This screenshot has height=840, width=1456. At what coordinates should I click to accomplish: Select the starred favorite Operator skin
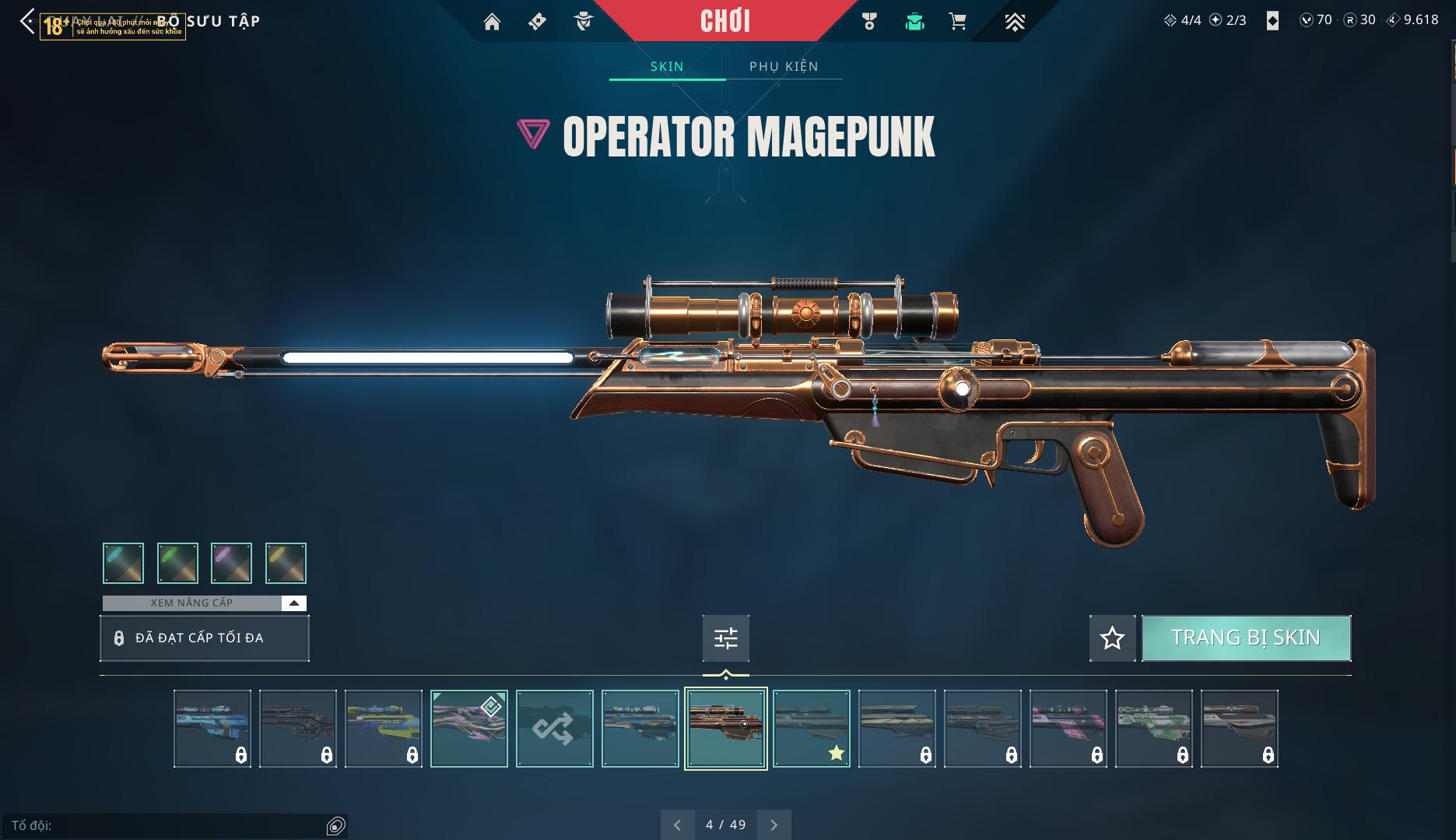pos(811,729)
